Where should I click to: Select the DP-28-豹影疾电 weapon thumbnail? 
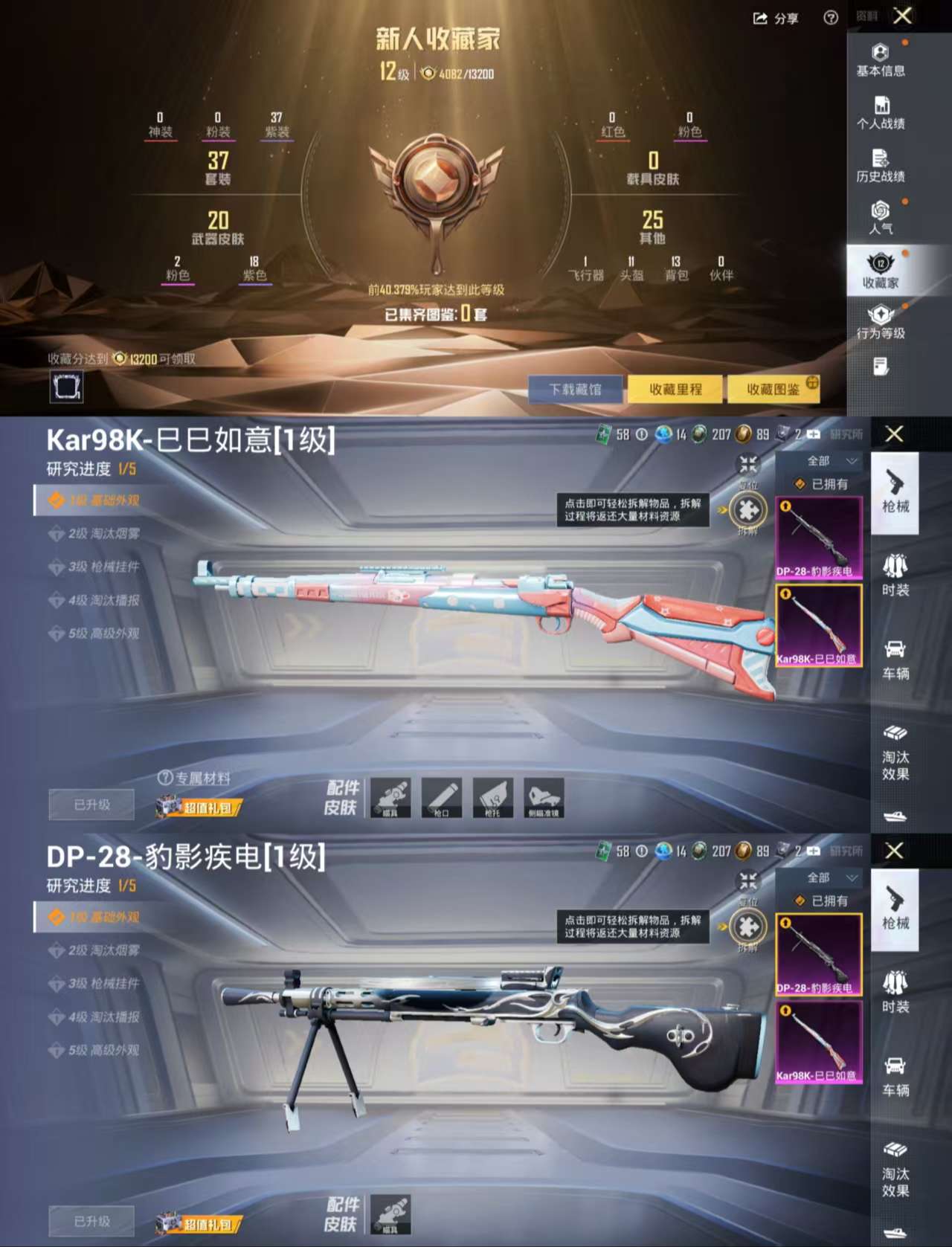coord(818,539)
